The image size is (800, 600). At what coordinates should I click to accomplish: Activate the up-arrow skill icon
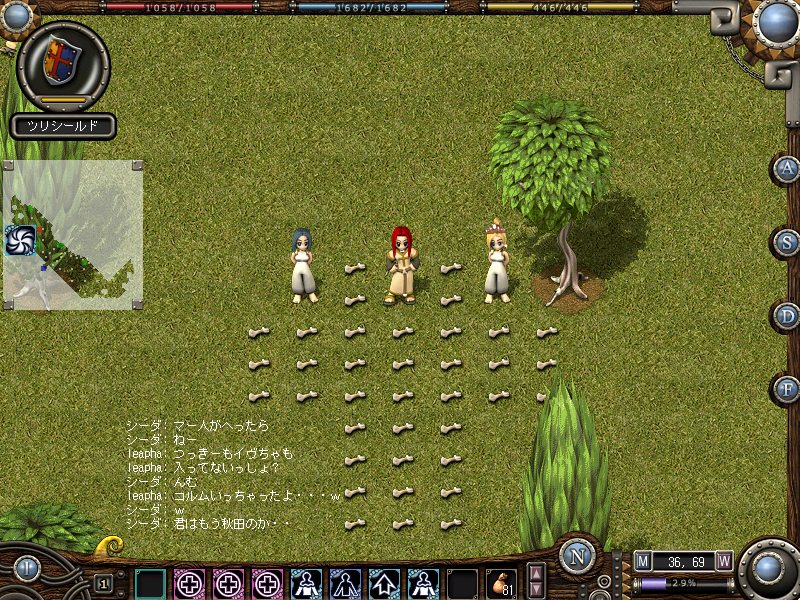(x=384, y=583)
